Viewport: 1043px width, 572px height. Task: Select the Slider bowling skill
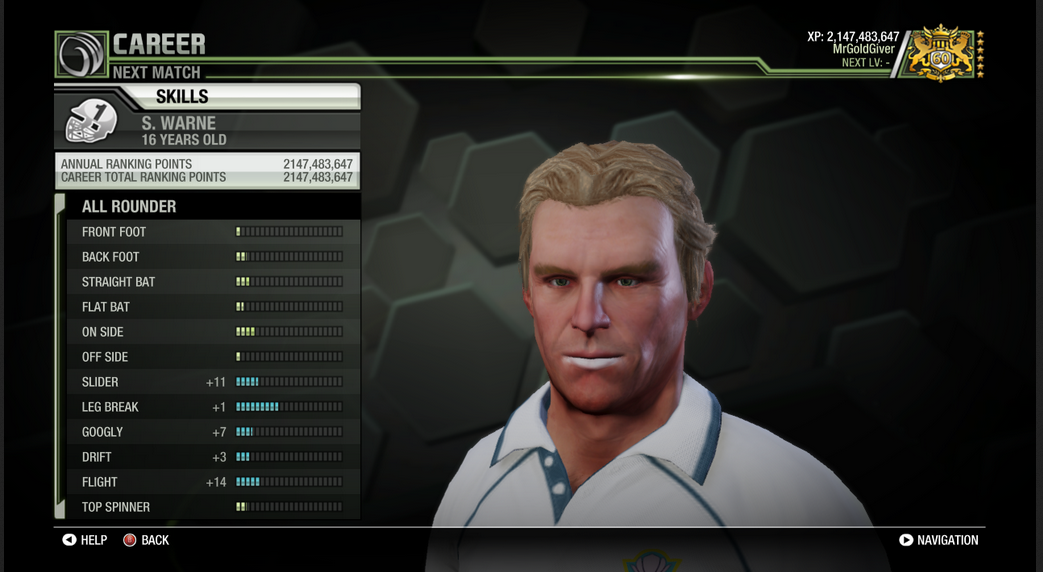click(x=212, y=382)
